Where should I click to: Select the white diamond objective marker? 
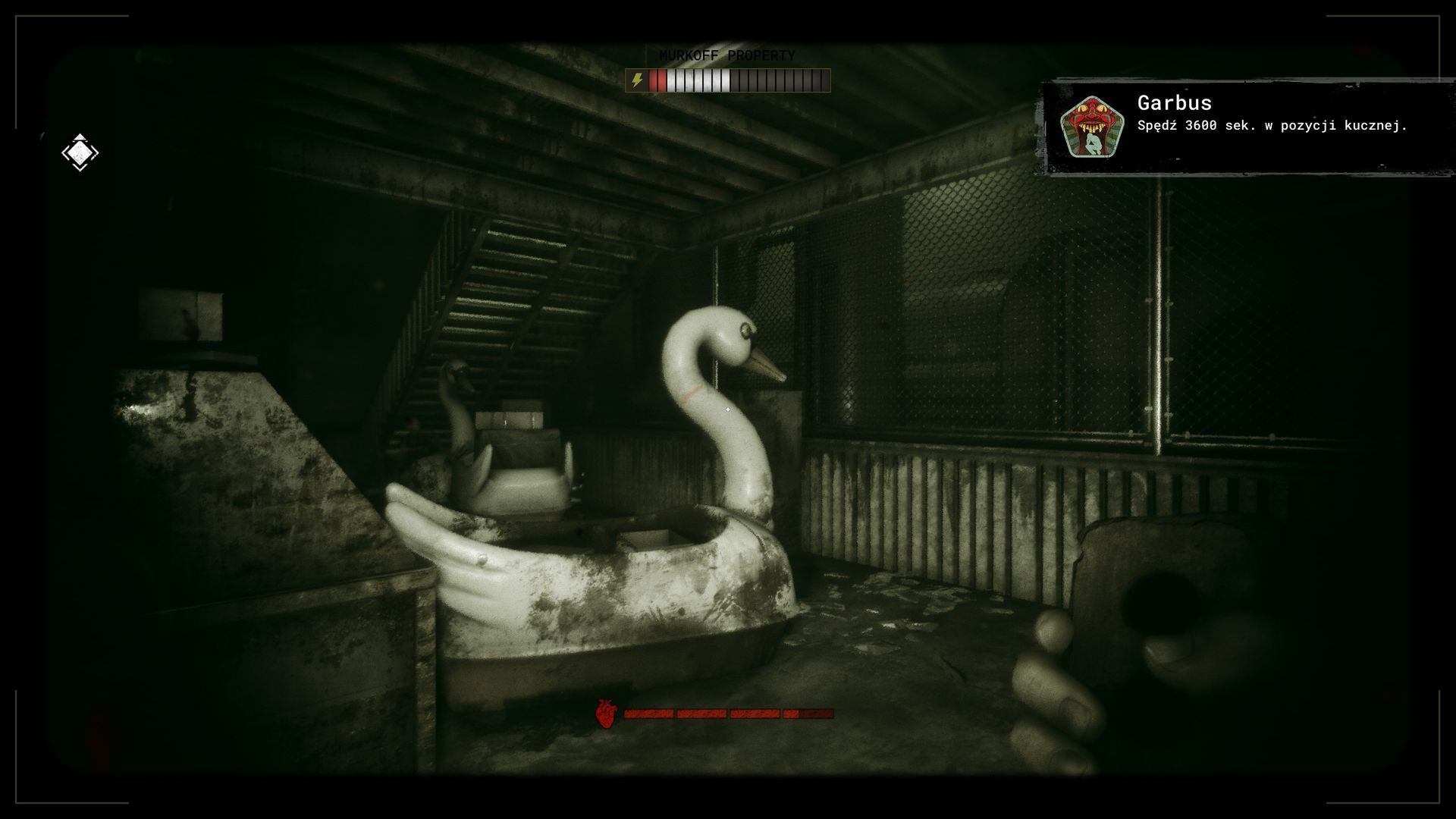tap(80, 152)
